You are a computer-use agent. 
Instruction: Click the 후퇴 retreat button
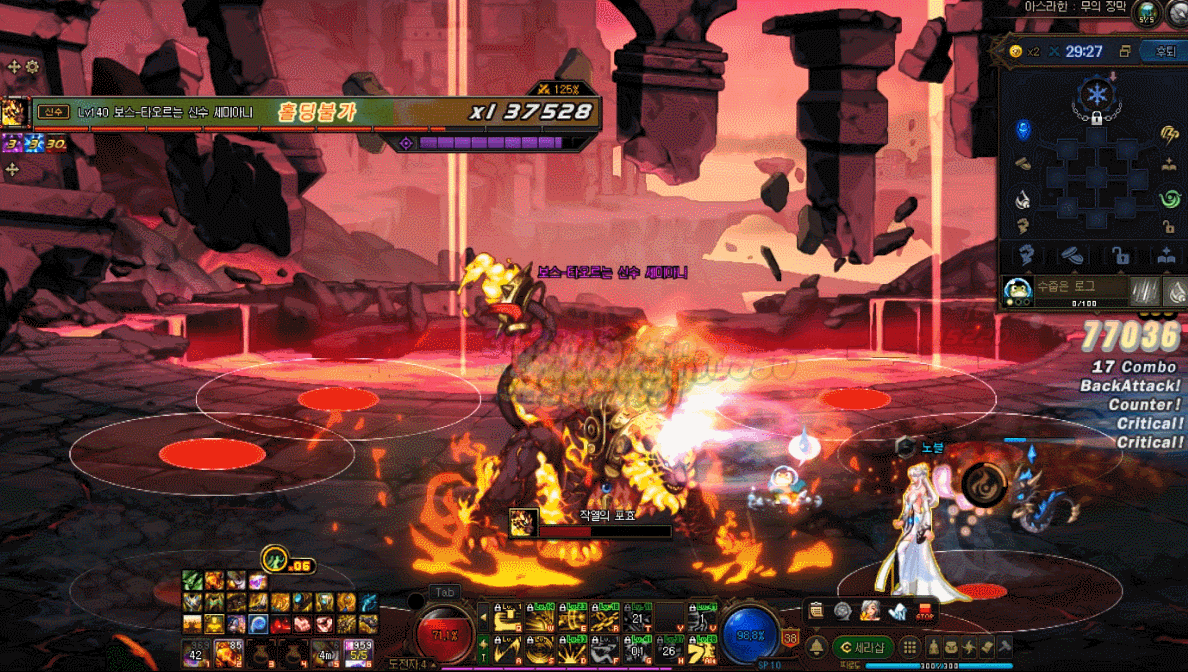[1164, 51]
